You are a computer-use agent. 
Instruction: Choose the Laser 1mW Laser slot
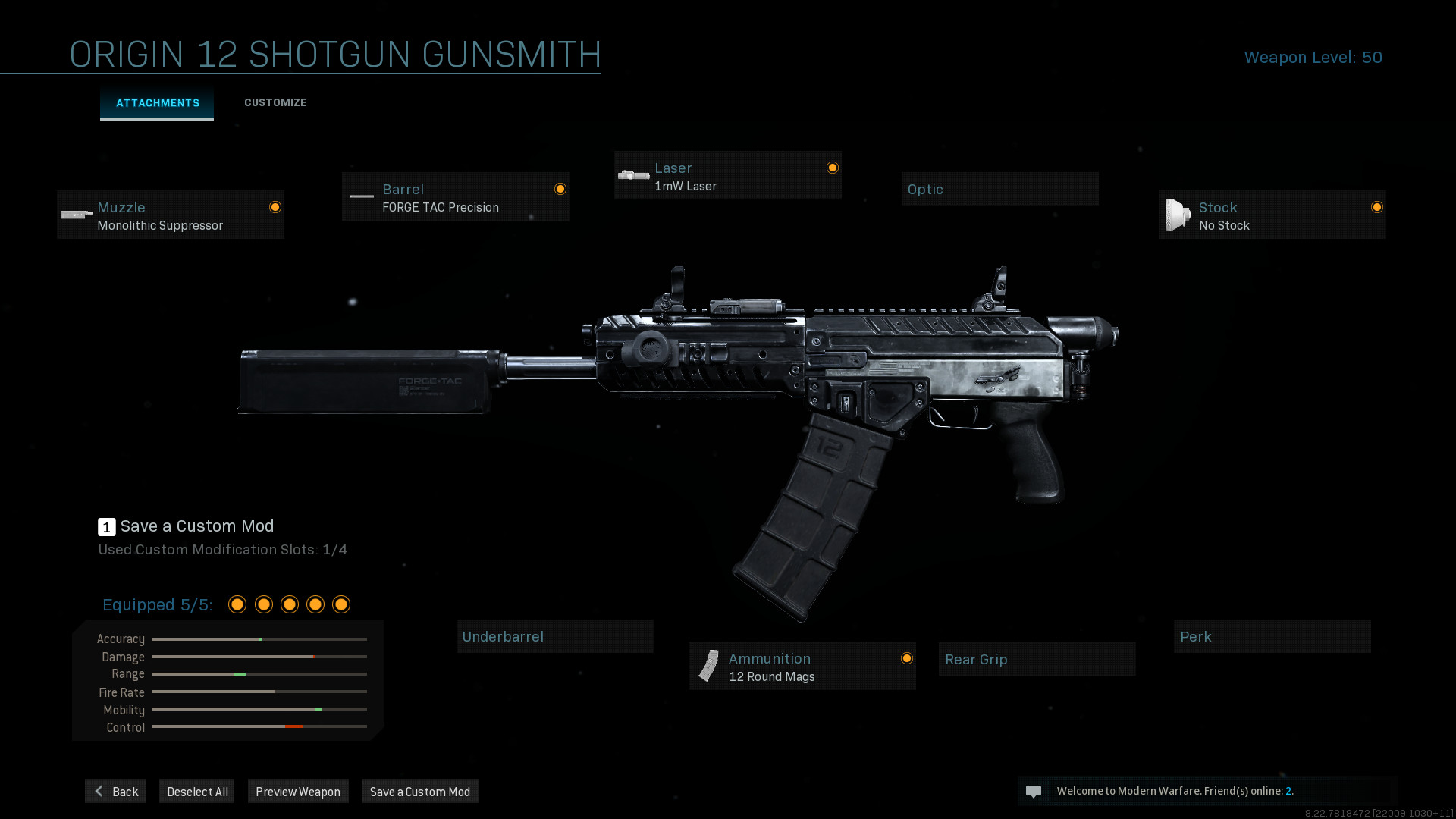coord(727,176)
